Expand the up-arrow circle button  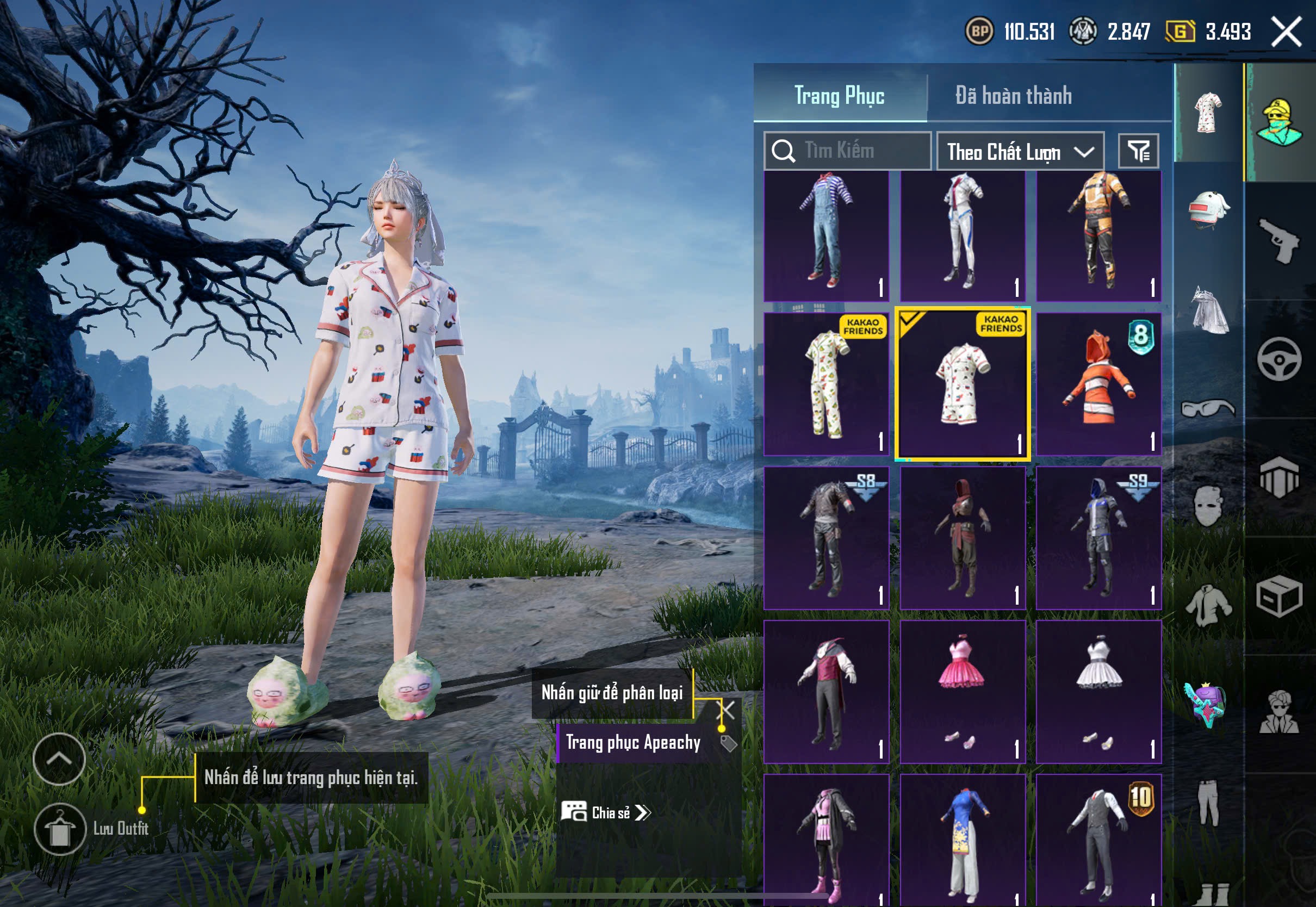coord(59,759)
